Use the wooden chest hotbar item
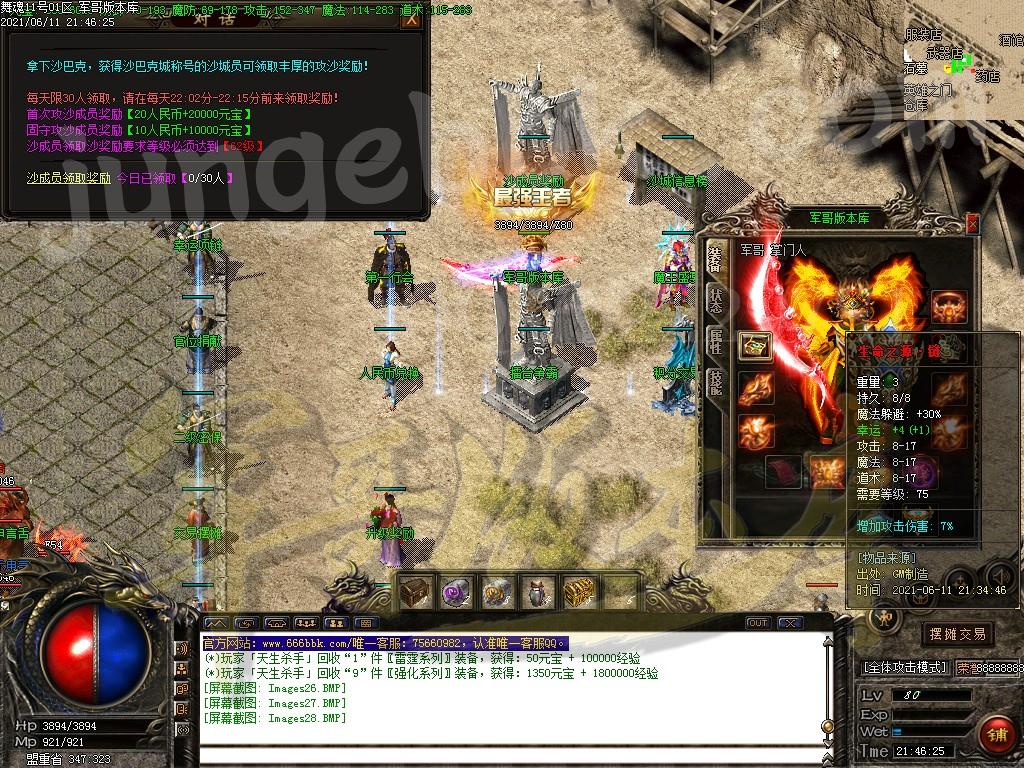The image size is (1024, 768). 416,592
